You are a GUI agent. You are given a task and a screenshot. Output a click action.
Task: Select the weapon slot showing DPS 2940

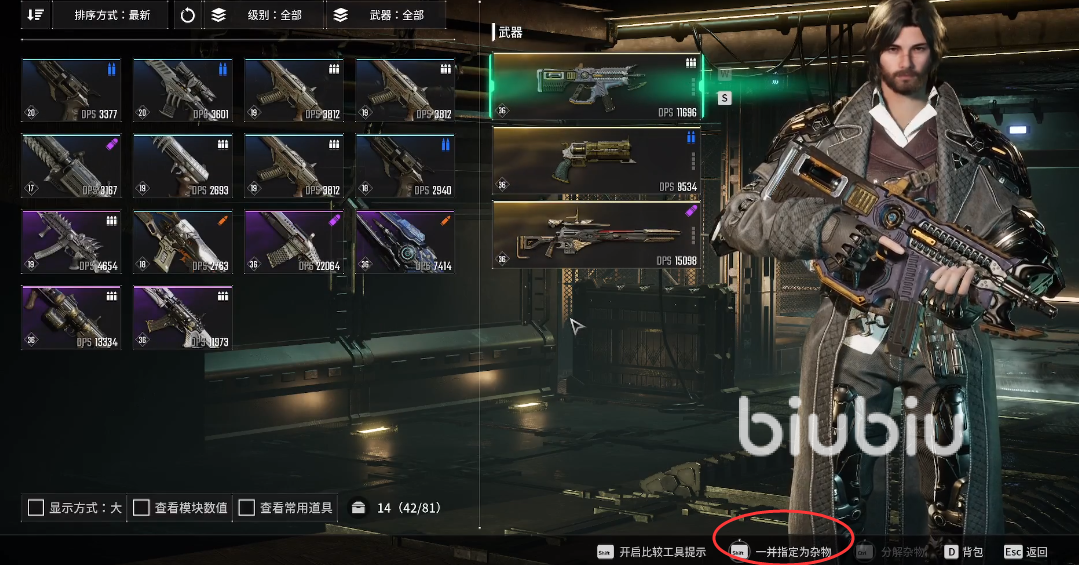(405, 166)
